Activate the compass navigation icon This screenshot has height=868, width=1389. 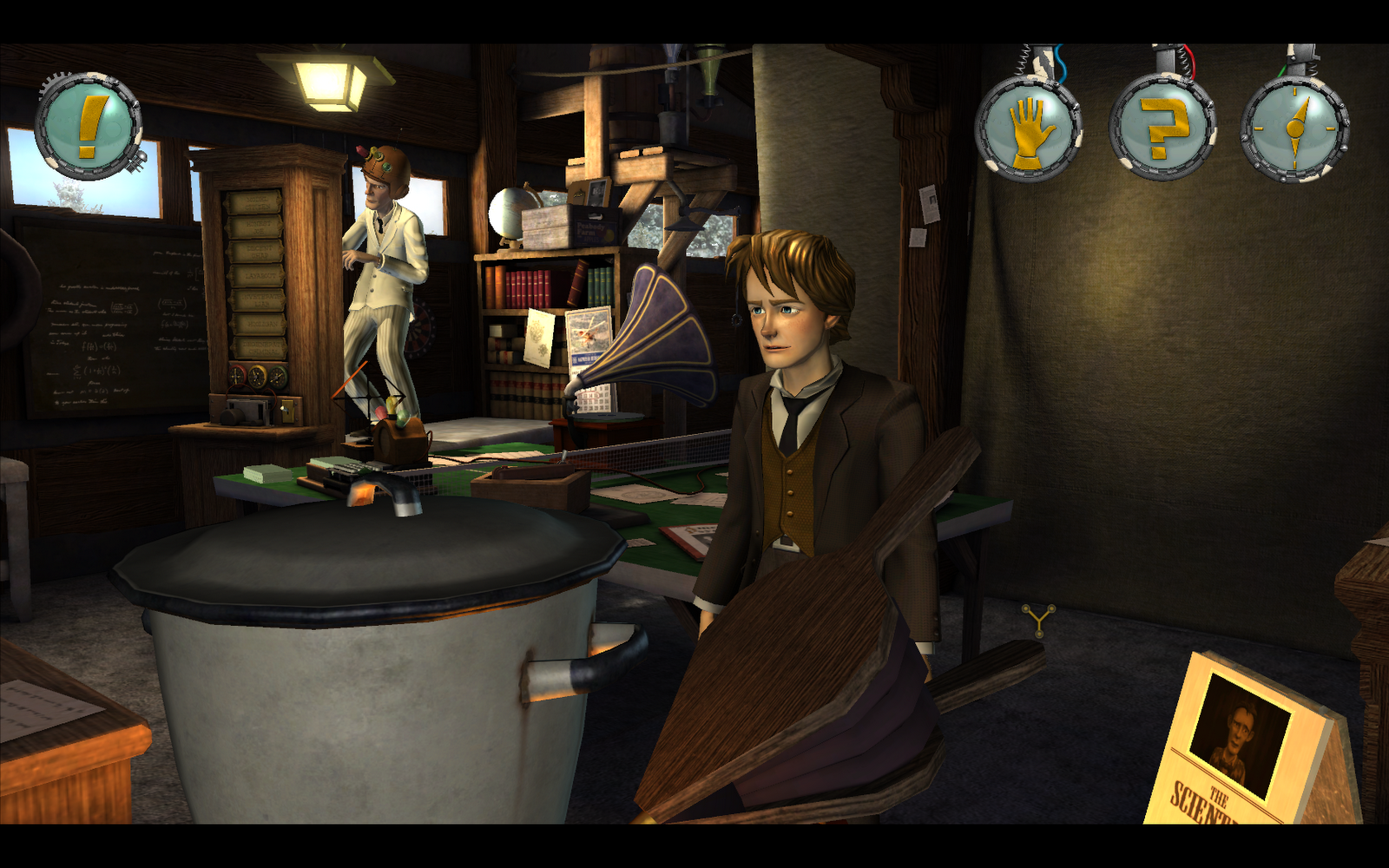click(x=1294, y=129)
